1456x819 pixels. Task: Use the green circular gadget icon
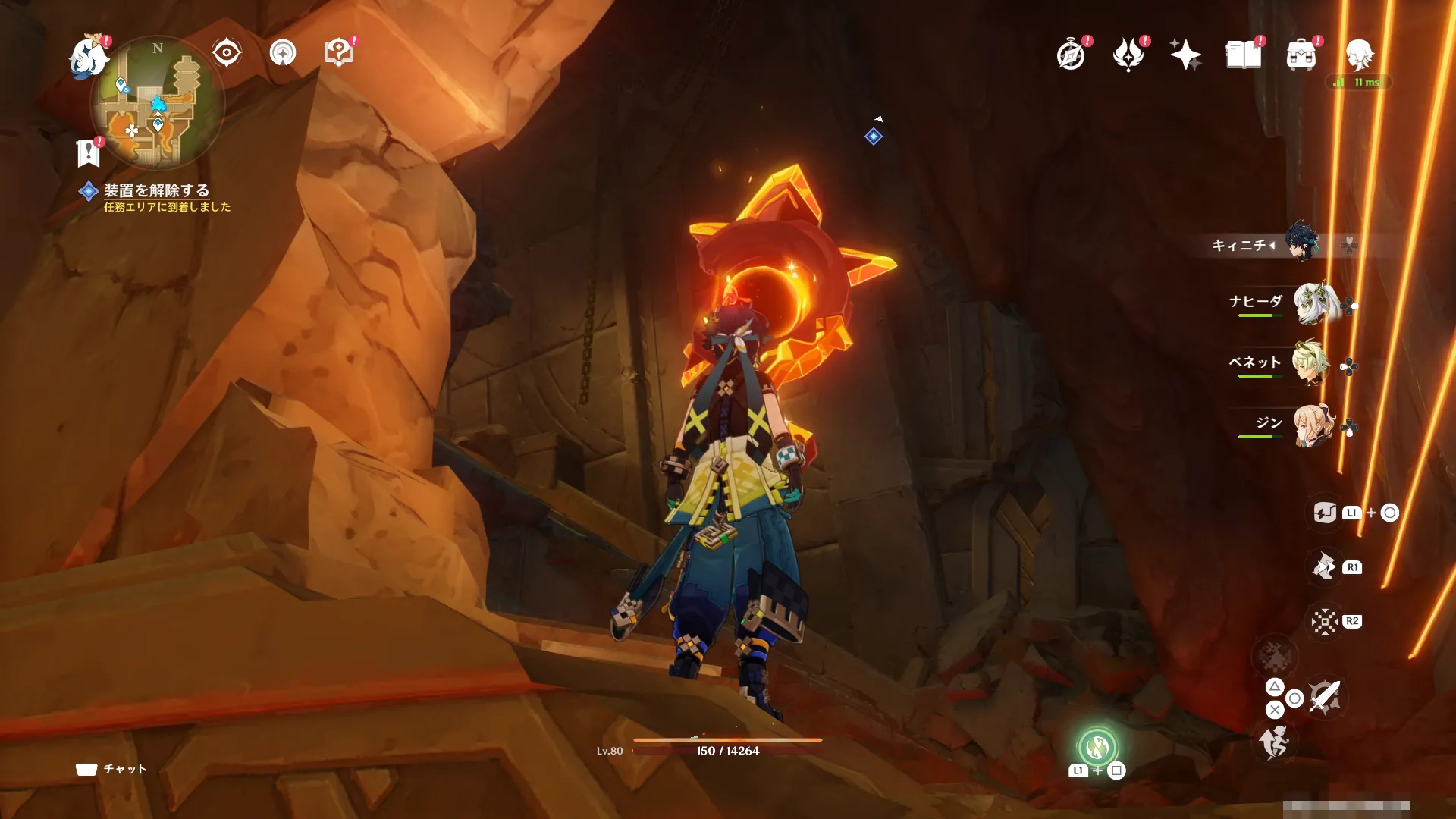coord(1097,748)
